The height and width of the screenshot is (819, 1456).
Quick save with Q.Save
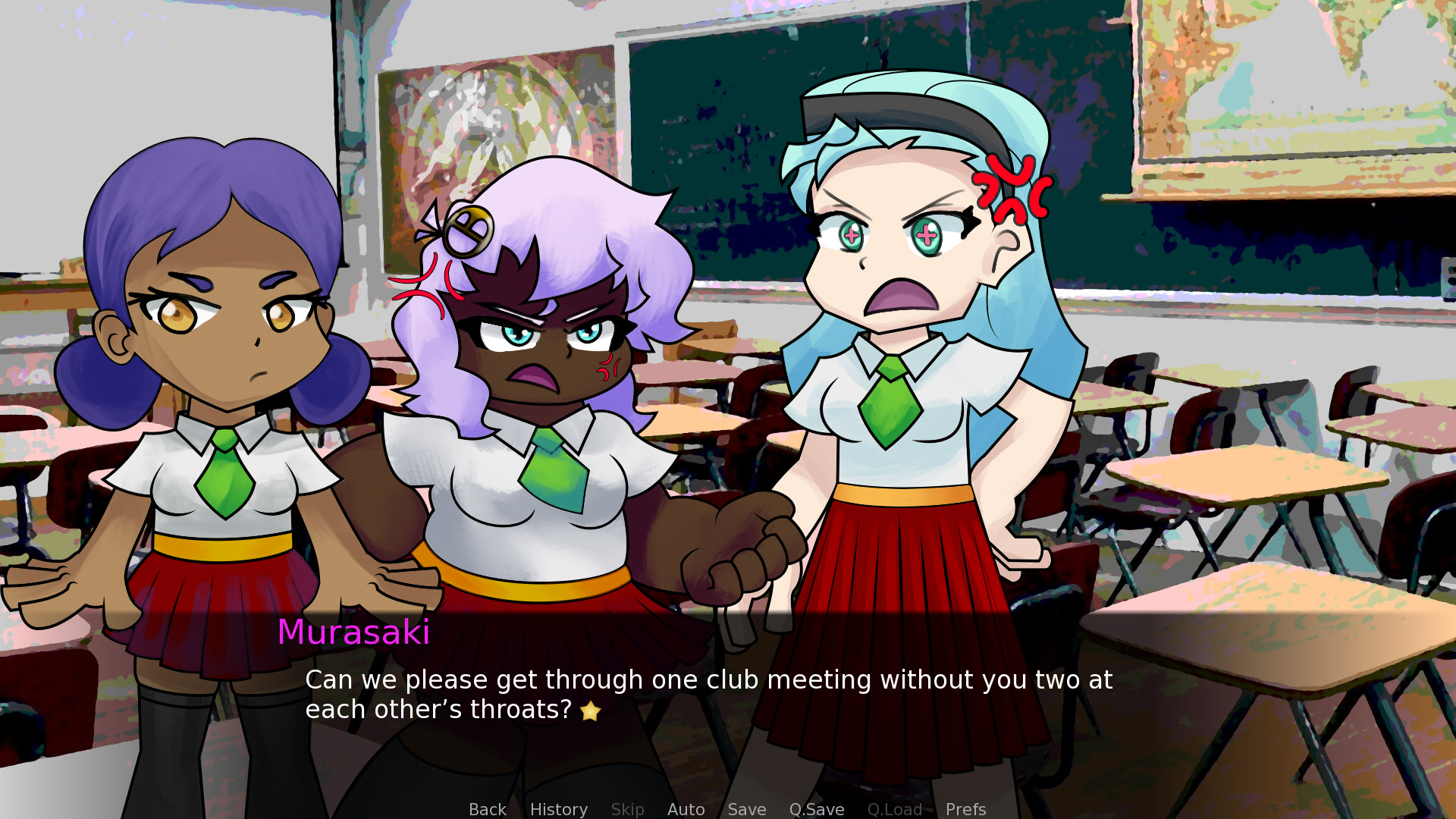[816, 809]
